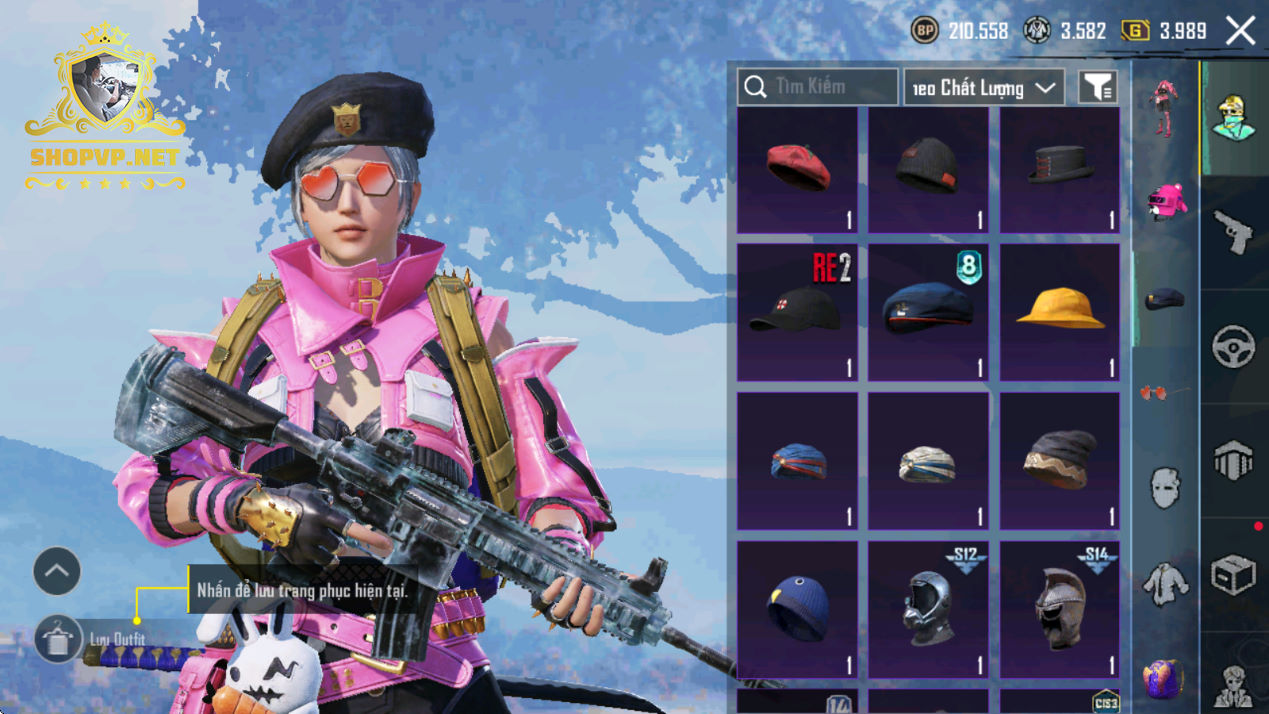Expand the up-arrow circle button

point(57,571)
